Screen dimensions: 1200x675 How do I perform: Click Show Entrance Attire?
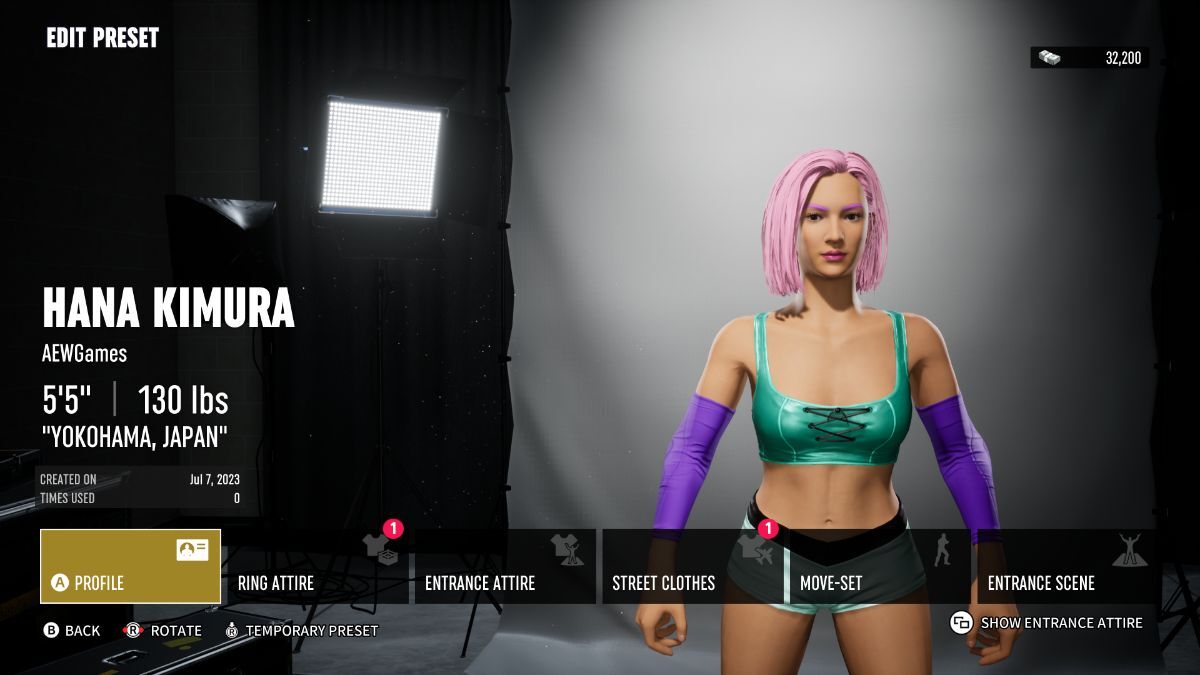point(1047,623)
